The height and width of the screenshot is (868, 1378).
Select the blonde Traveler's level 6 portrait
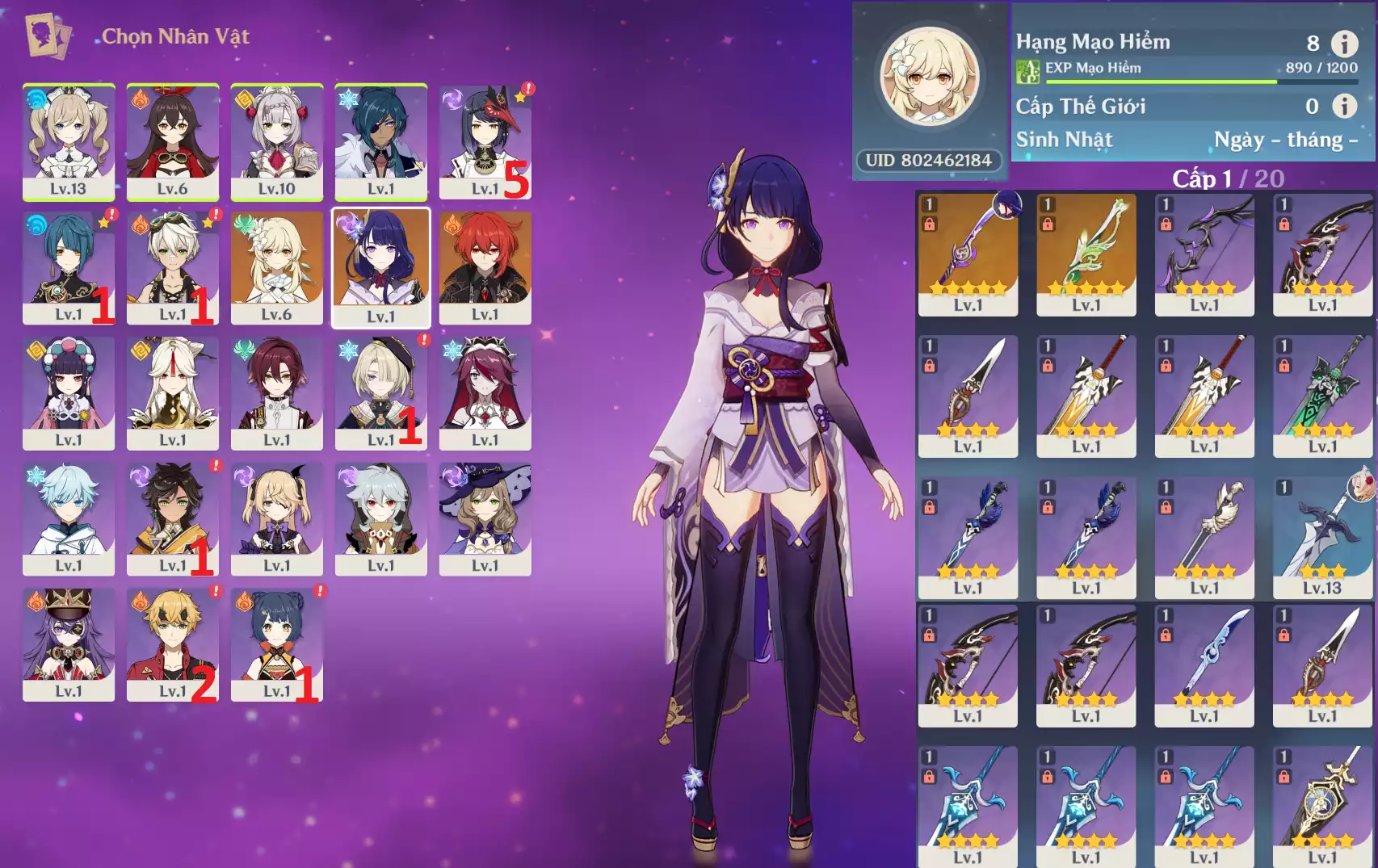tap(277, 267)
